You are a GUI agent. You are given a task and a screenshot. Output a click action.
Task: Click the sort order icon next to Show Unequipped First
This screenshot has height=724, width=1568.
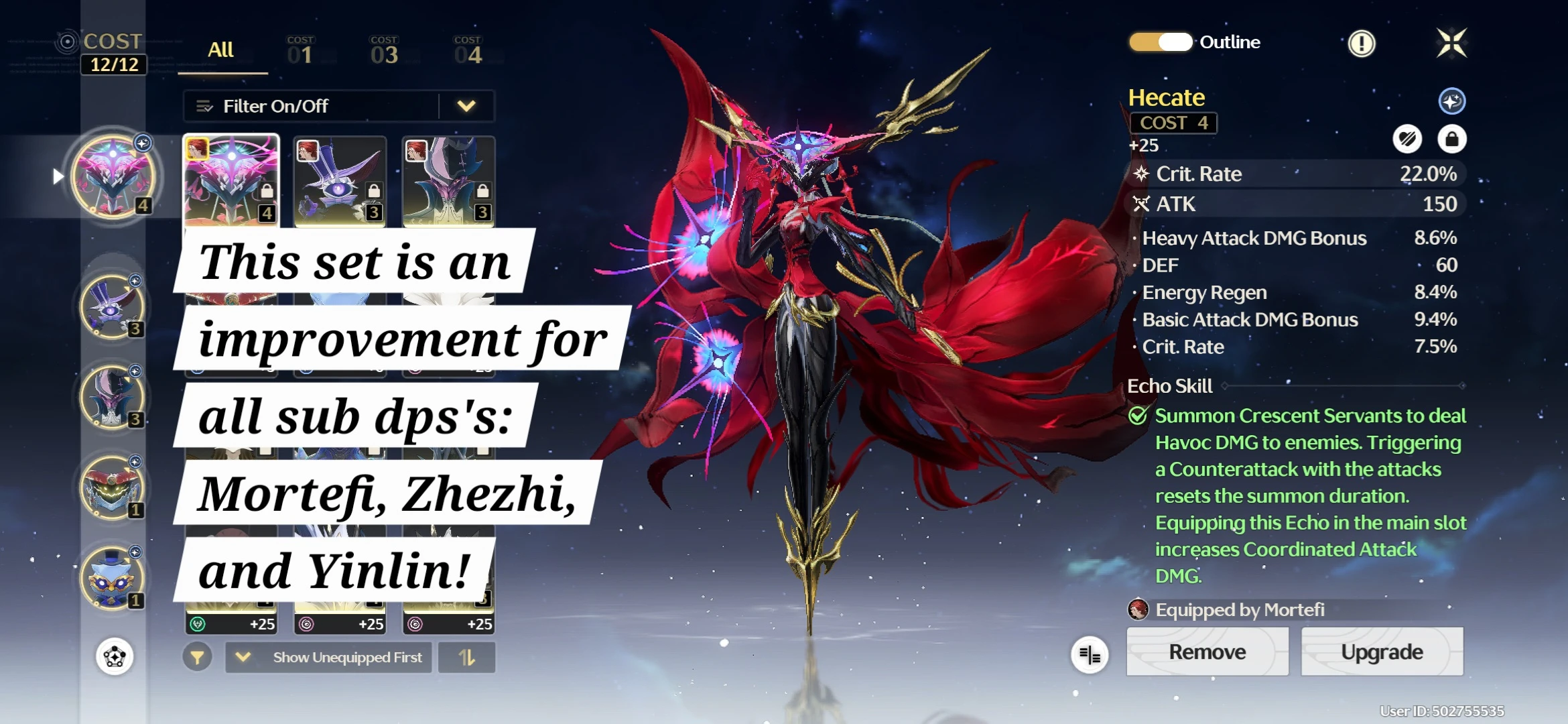pos(466,658)
